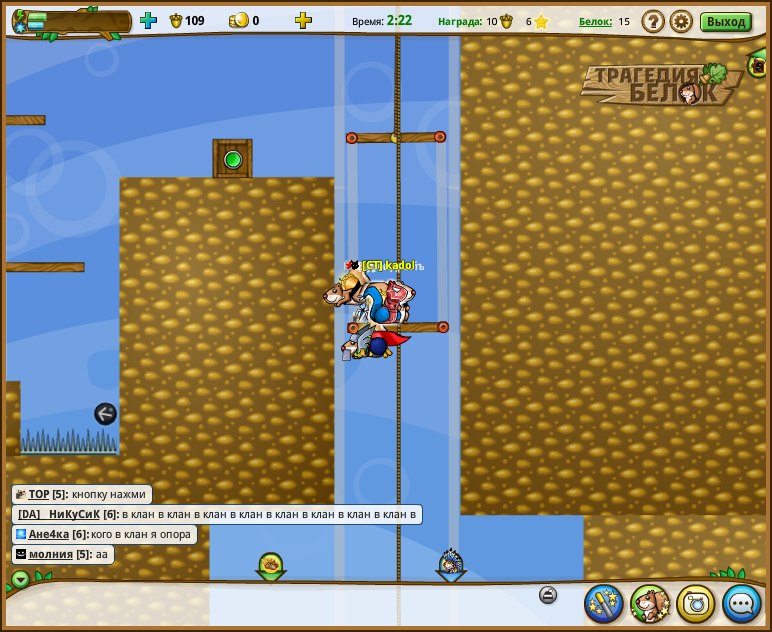Take a screenshot with the camera button

(x=696, y=603)
